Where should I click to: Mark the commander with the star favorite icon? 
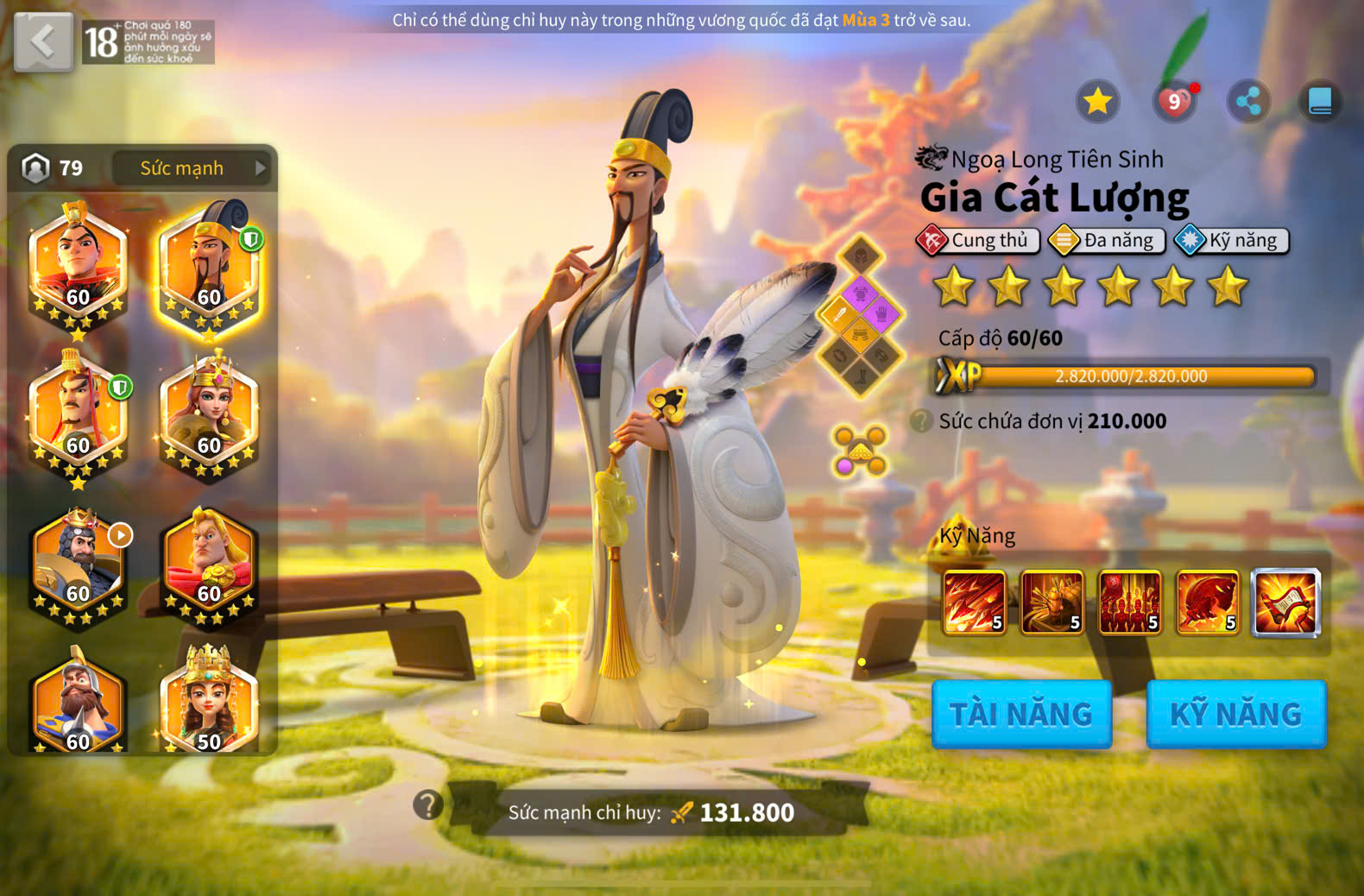(x=1097, y=102)
